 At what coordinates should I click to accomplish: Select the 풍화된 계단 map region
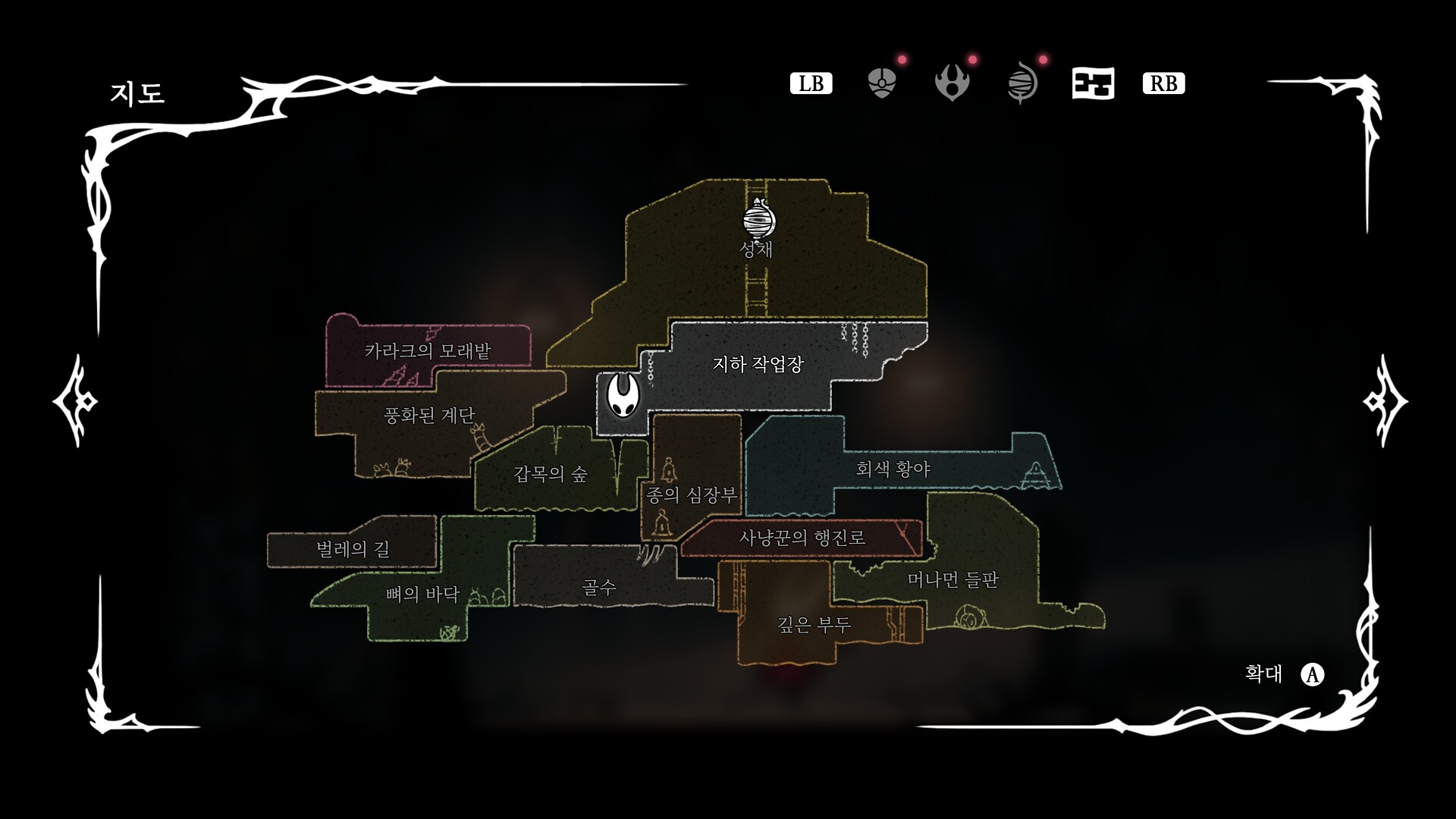tap(429, 416)
